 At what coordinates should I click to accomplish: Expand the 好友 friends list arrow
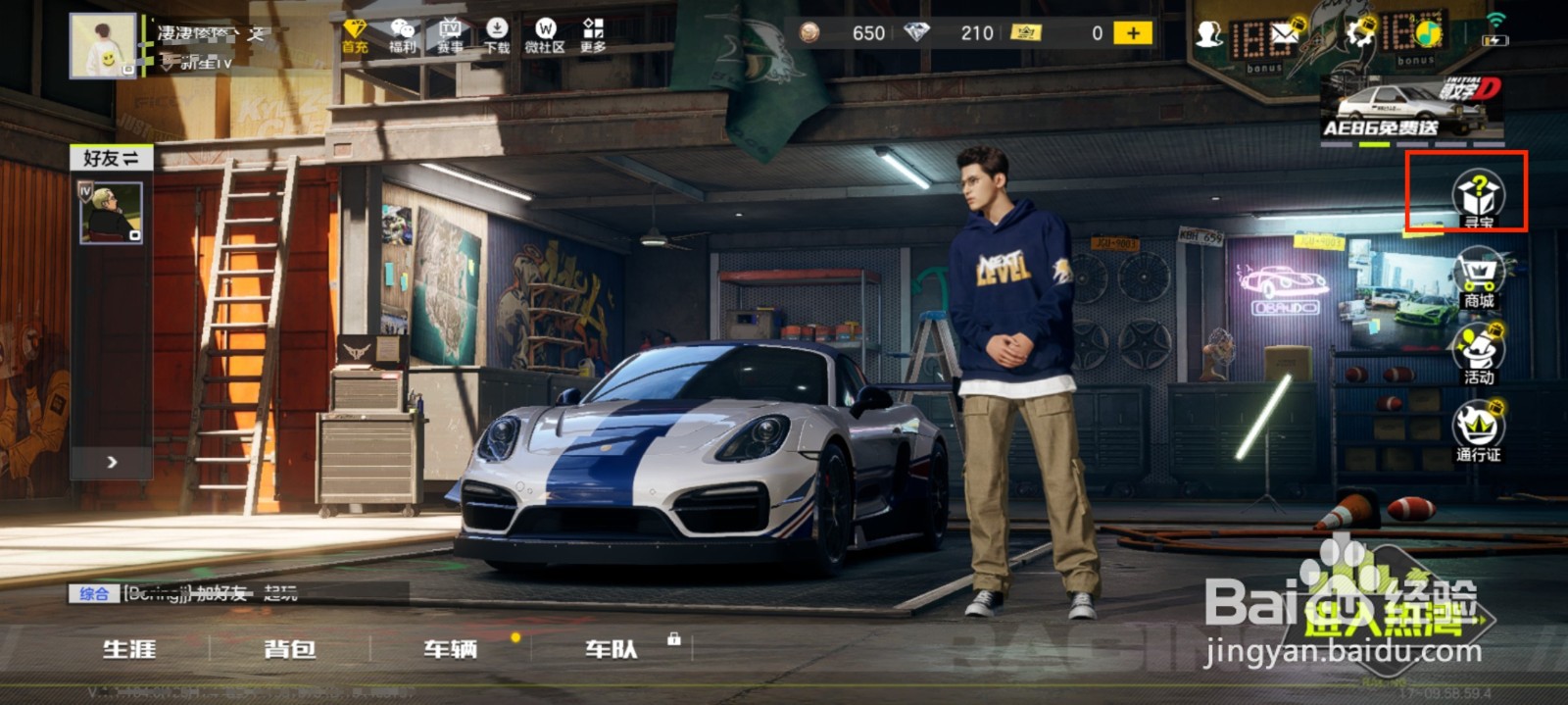tap(112, 462)
